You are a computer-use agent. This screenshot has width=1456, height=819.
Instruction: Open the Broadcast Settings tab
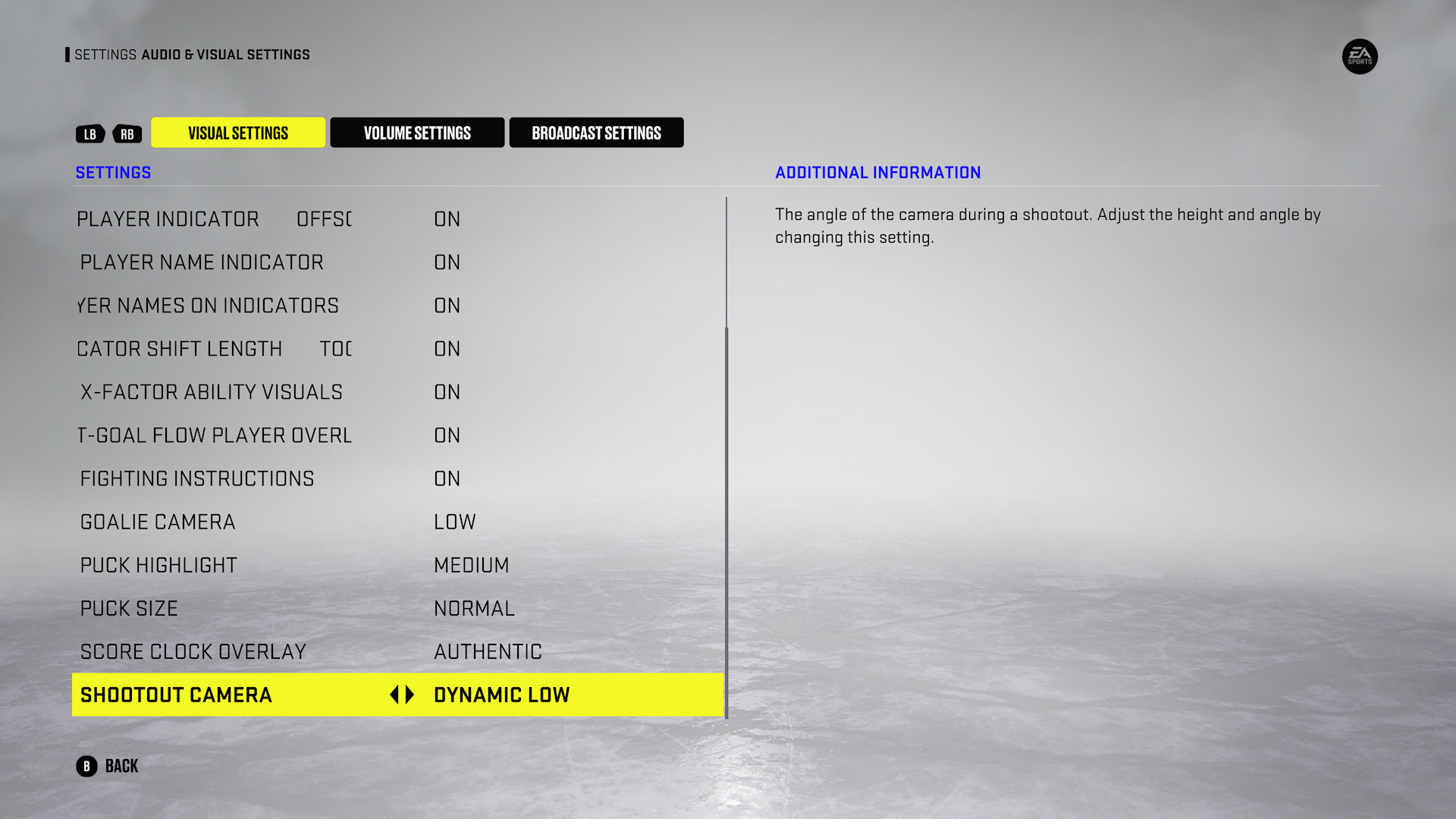596,132
